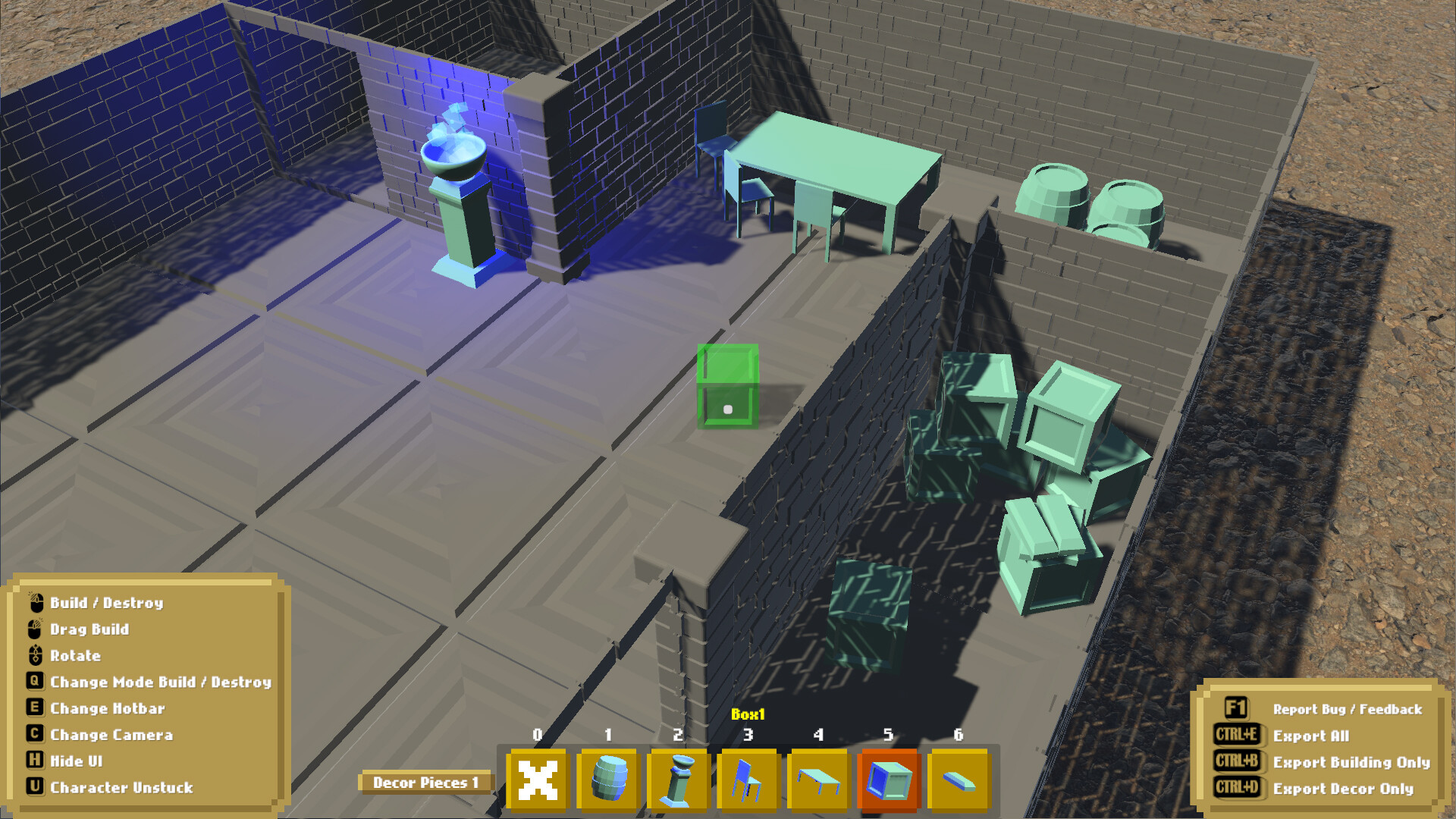Click the F1 key icon for feedback
Image resolution: width=1456 pixels, height=819 pixels.
tap(1235, 708)
